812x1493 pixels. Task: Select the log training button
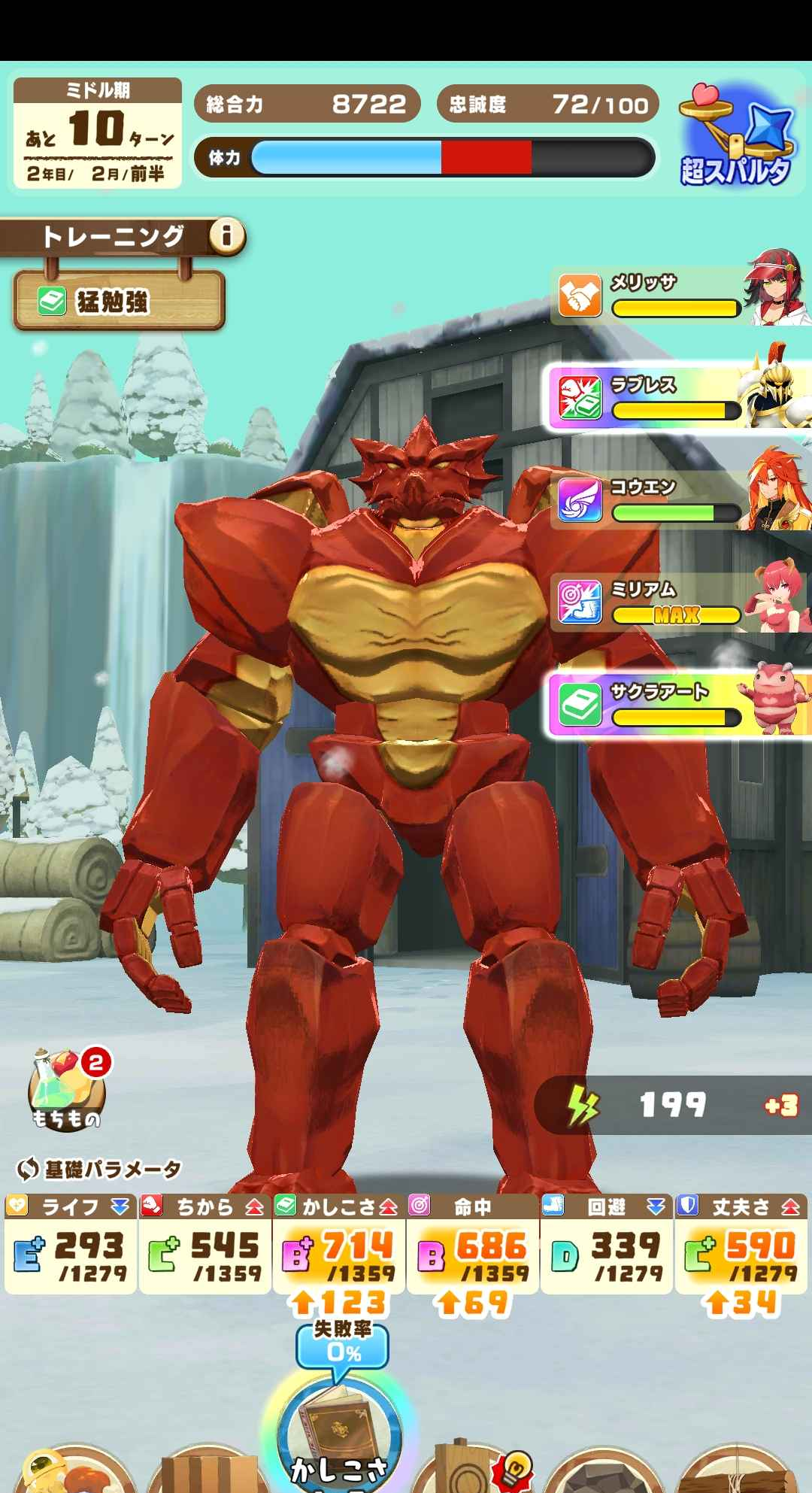tap(741, 1470)
